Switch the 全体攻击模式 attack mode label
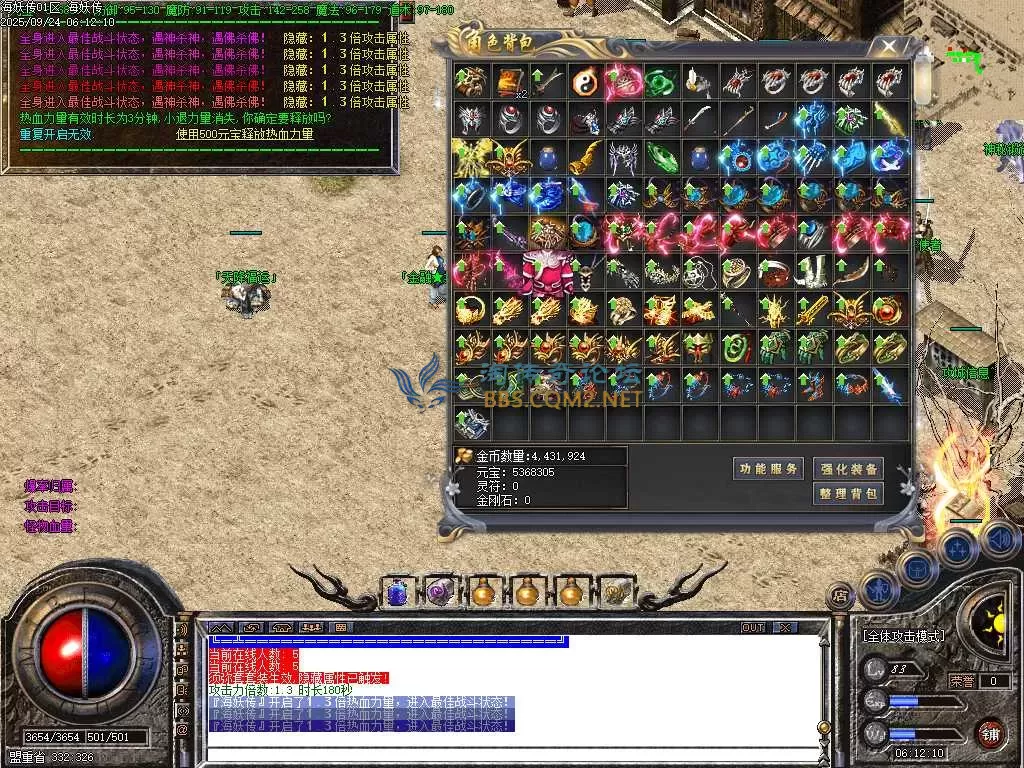Screen dimensions: 1024x768 click(x=903, y=636)
